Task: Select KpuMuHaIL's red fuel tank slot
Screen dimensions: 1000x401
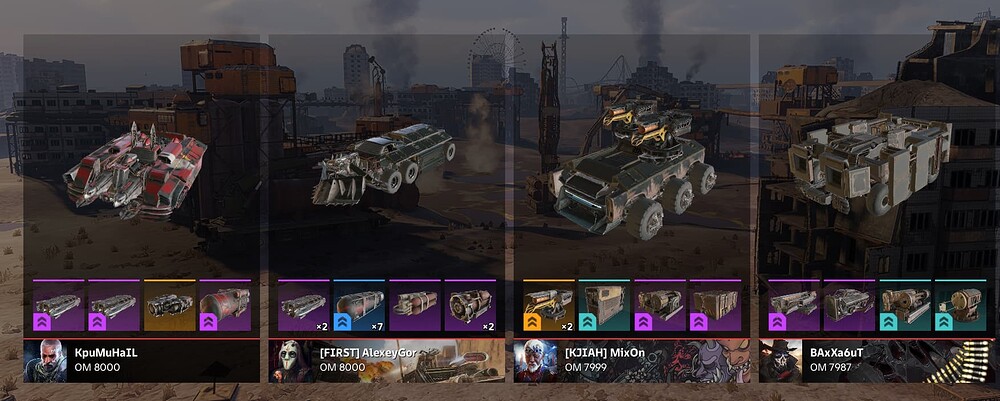Action: click(224, 305)
